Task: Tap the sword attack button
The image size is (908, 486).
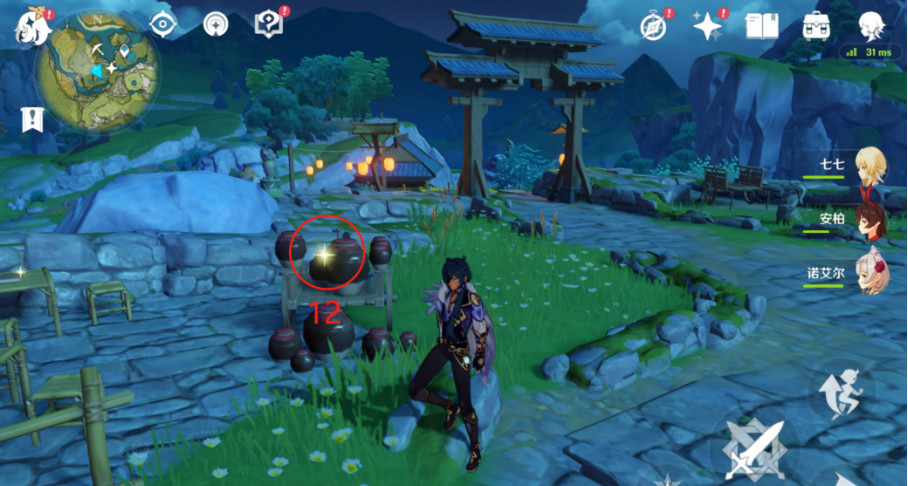Action: (x=755, y=446)
